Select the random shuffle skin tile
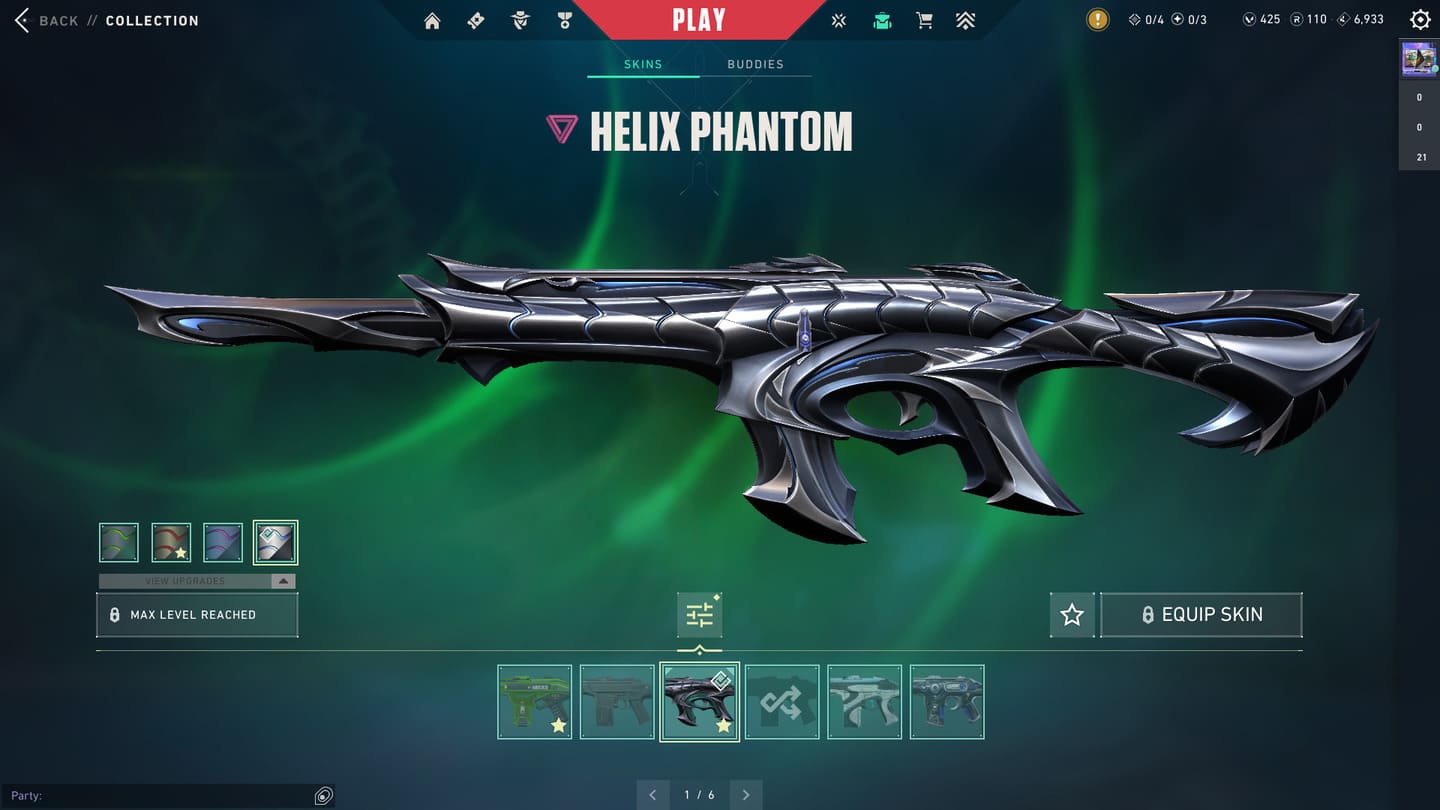 tap(782, 702)
